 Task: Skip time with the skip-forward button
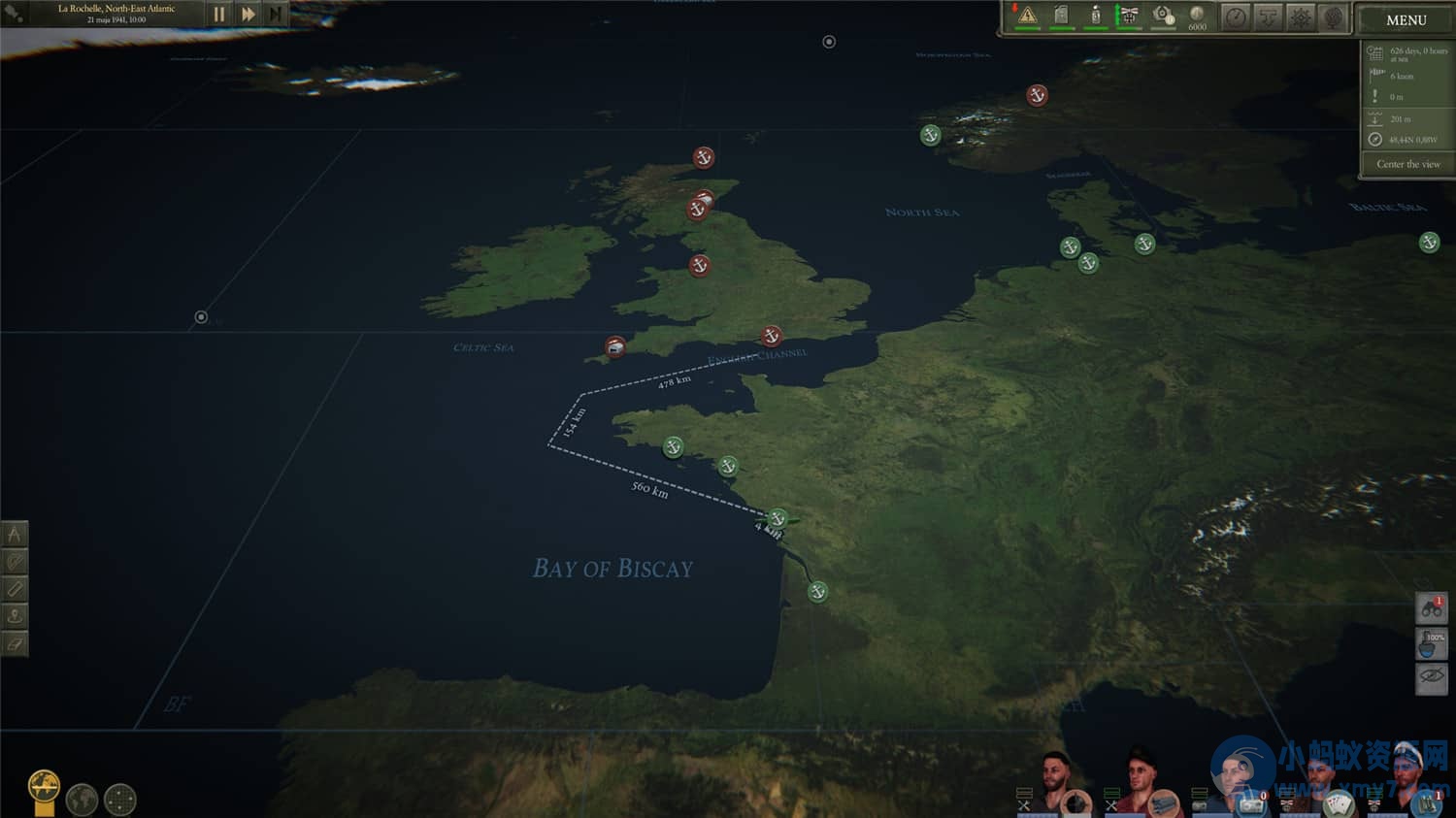pyautogui.click(x=276, y=15)
